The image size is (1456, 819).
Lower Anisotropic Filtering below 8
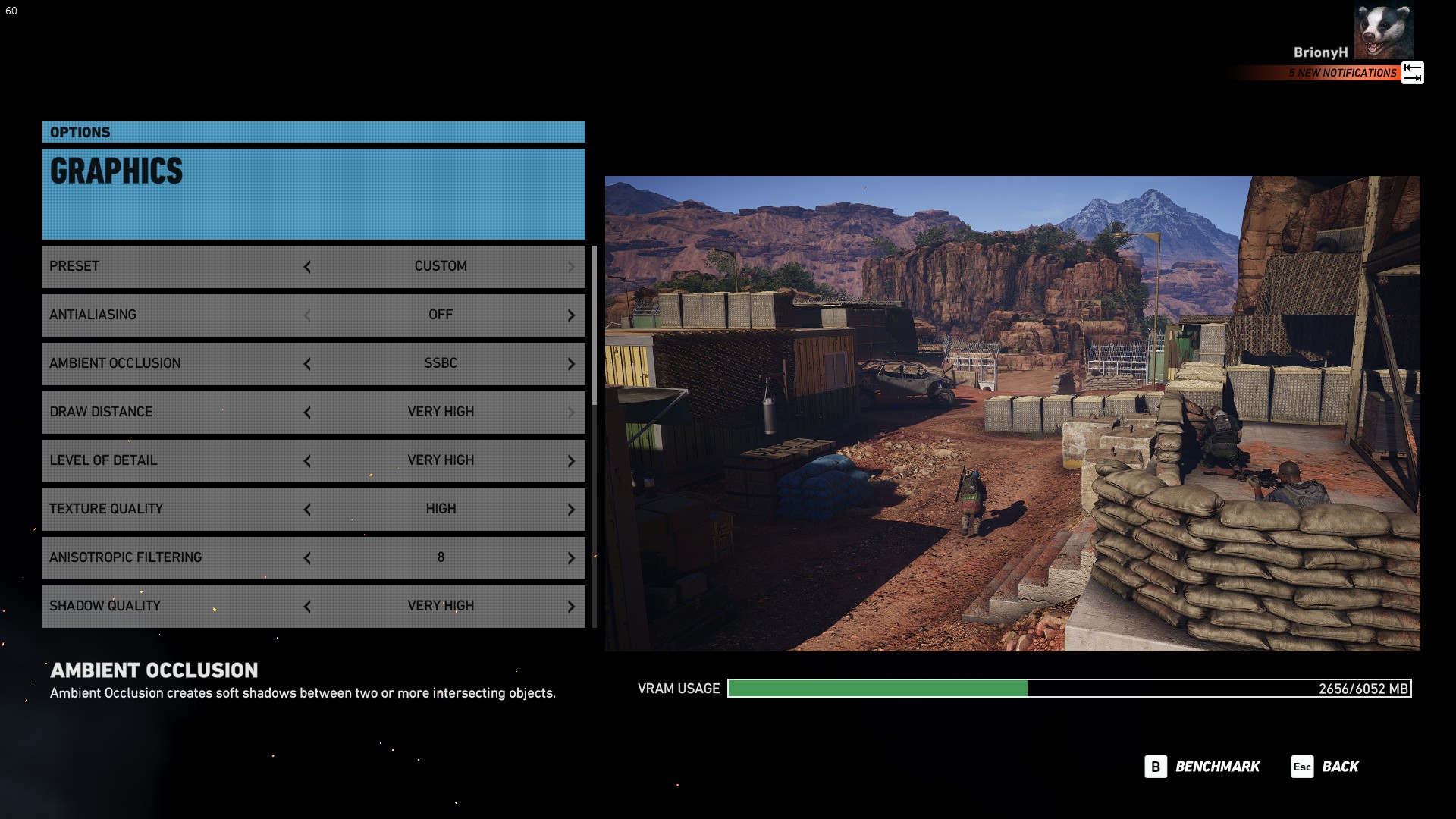point(307,558)
